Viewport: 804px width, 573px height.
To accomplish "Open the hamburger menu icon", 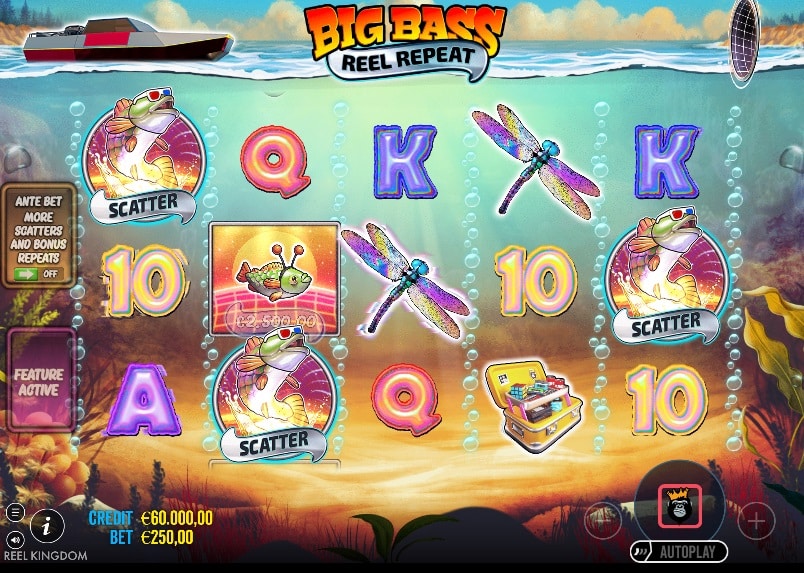I will pyautogui.click(x=15, y=512).
